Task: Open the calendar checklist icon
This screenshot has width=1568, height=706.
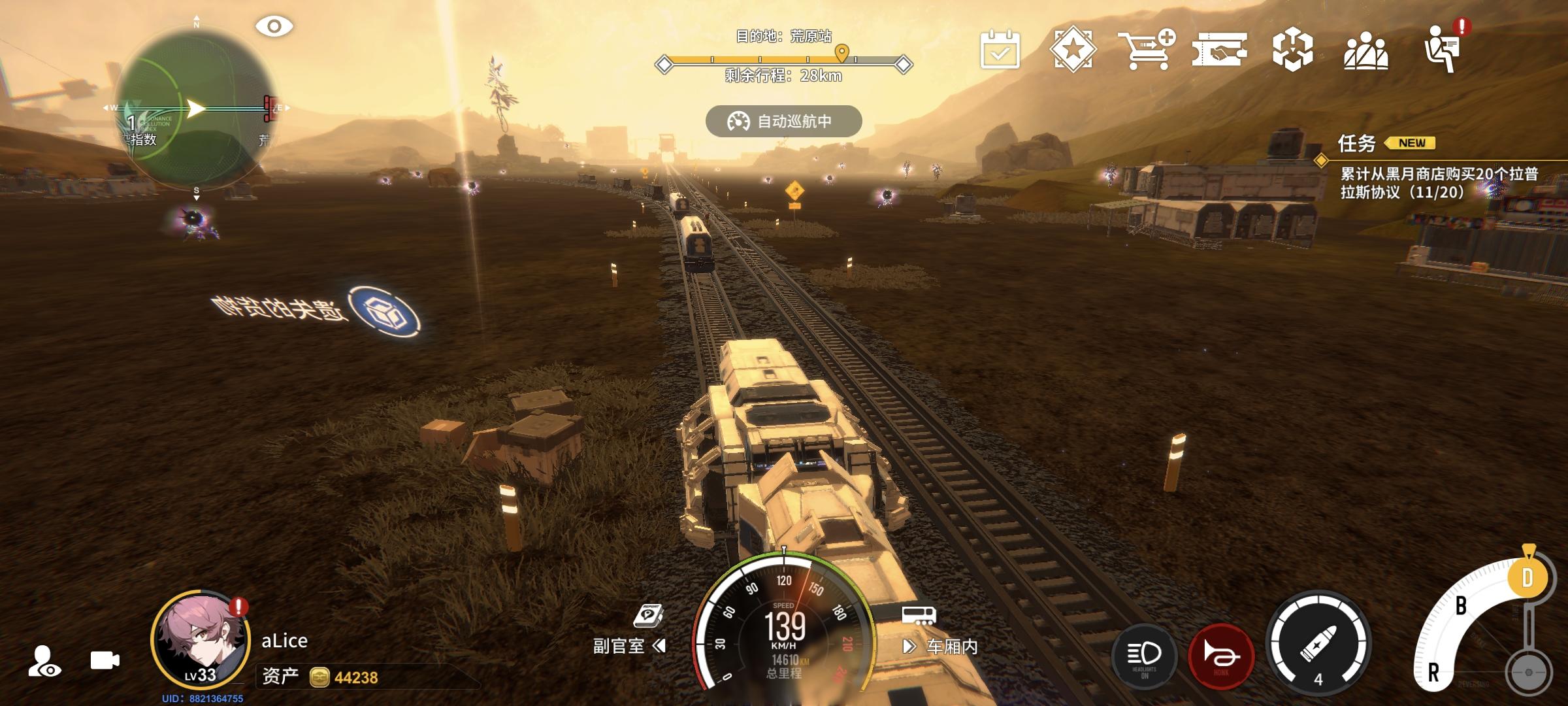Action: (x=1000, y=50)
